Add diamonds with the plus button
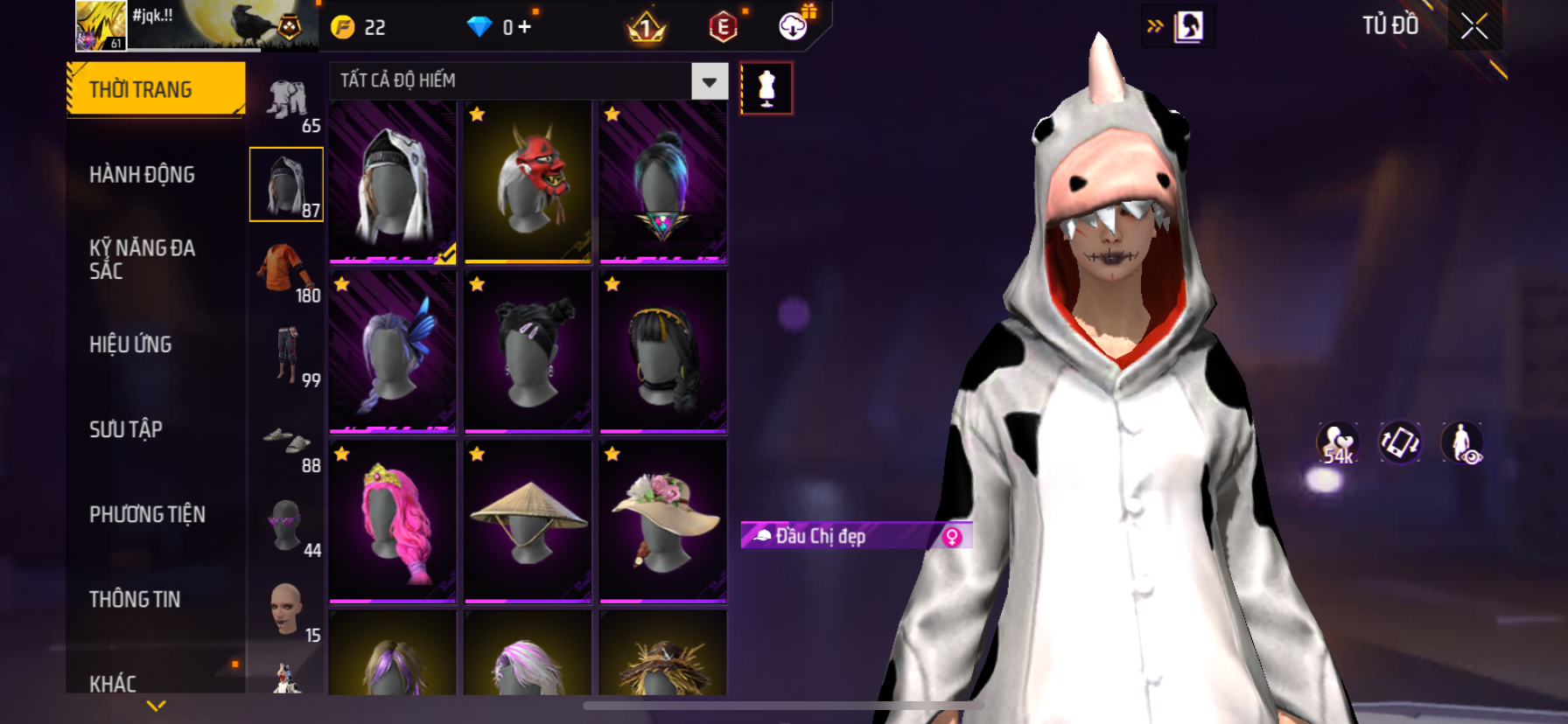This screenshot has width=1568, height=724. pyautogui.click(x=524, y=27)
